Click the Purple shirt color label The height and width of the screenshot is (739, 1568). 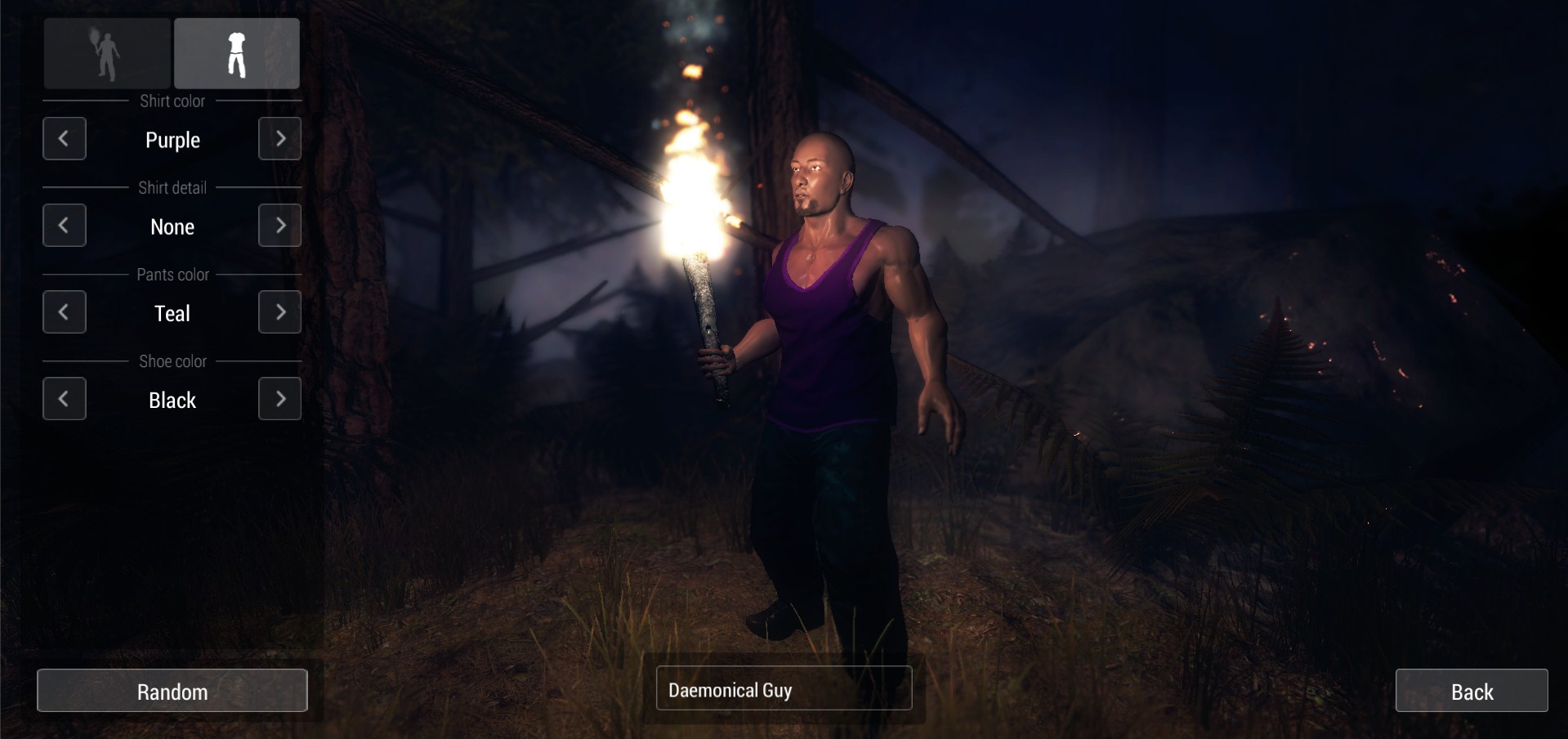172,140
